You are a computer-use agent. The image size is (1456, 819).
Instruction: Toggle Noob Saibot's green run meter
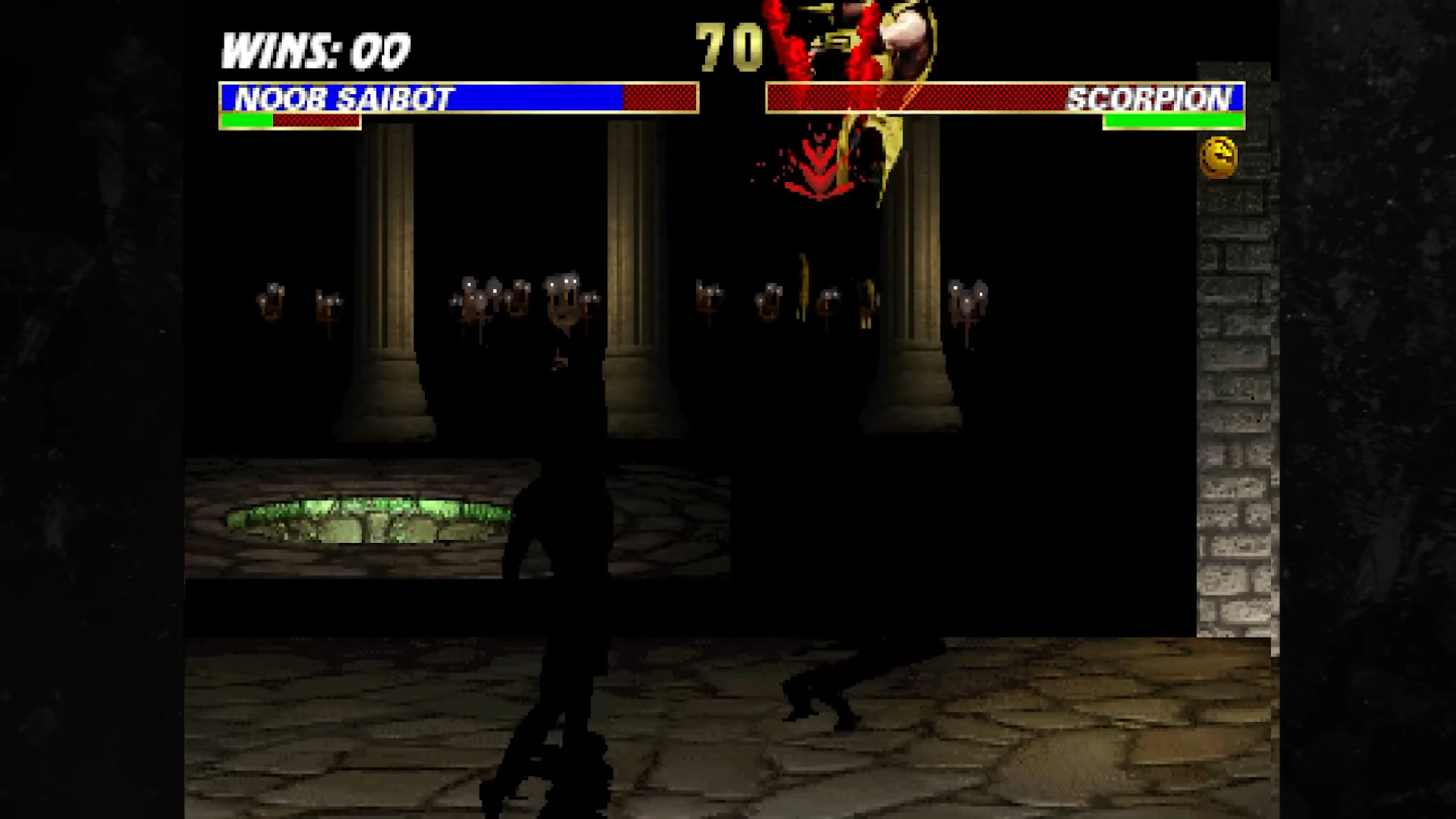click(245, 121)
